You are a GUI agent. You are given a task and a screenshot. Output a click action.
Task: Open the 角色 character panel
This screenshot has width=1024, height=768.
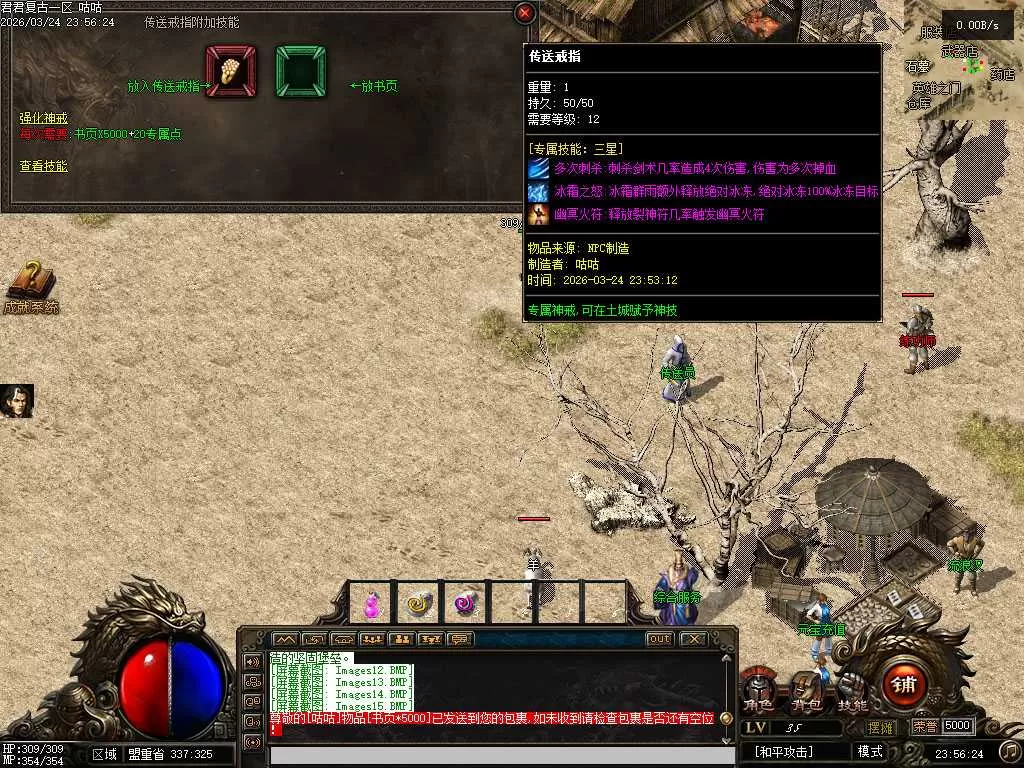click(x=758, y=689)
